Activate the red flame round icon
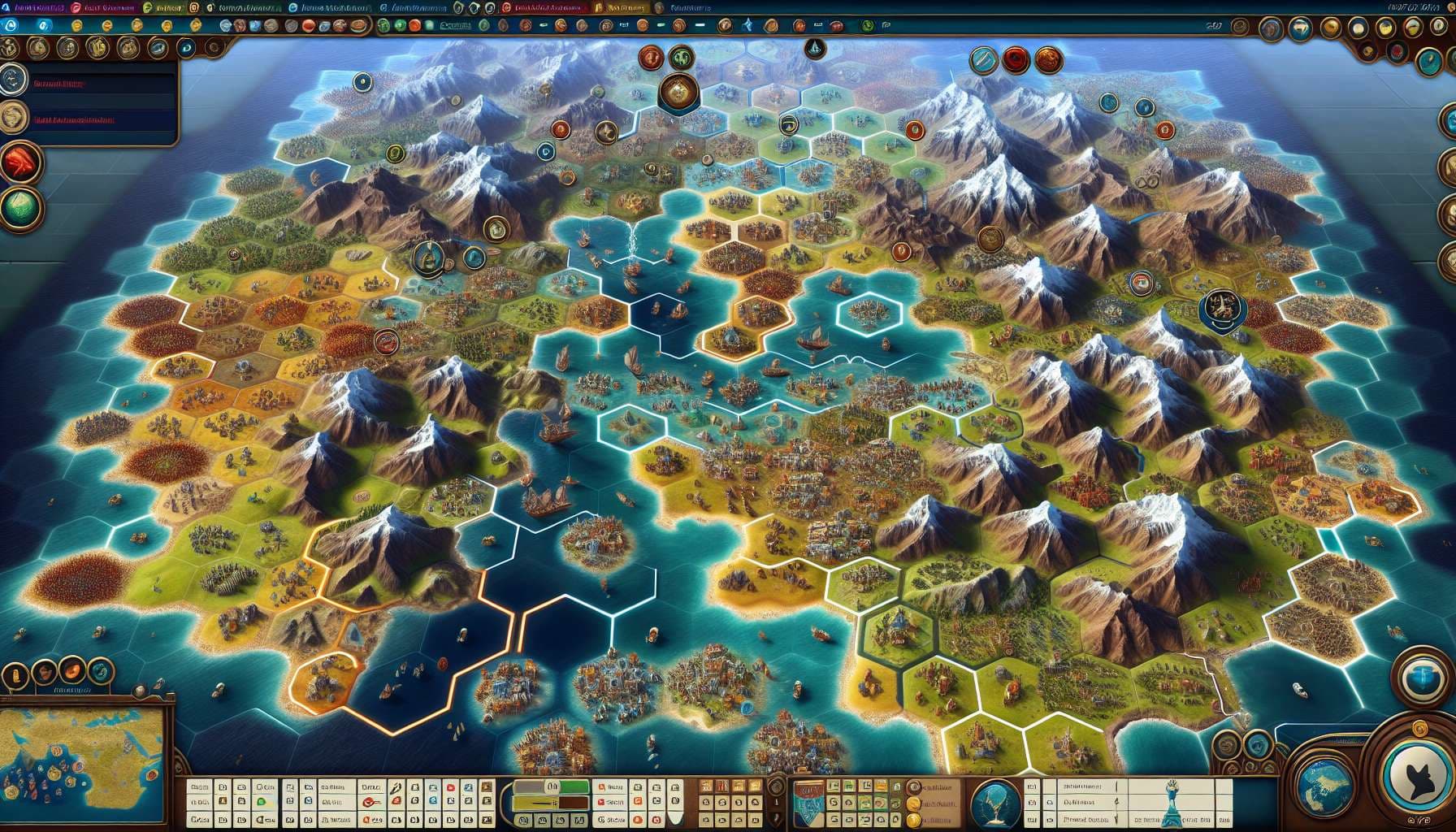This screenshot has height=832, width=1456. tap(21, 164)
